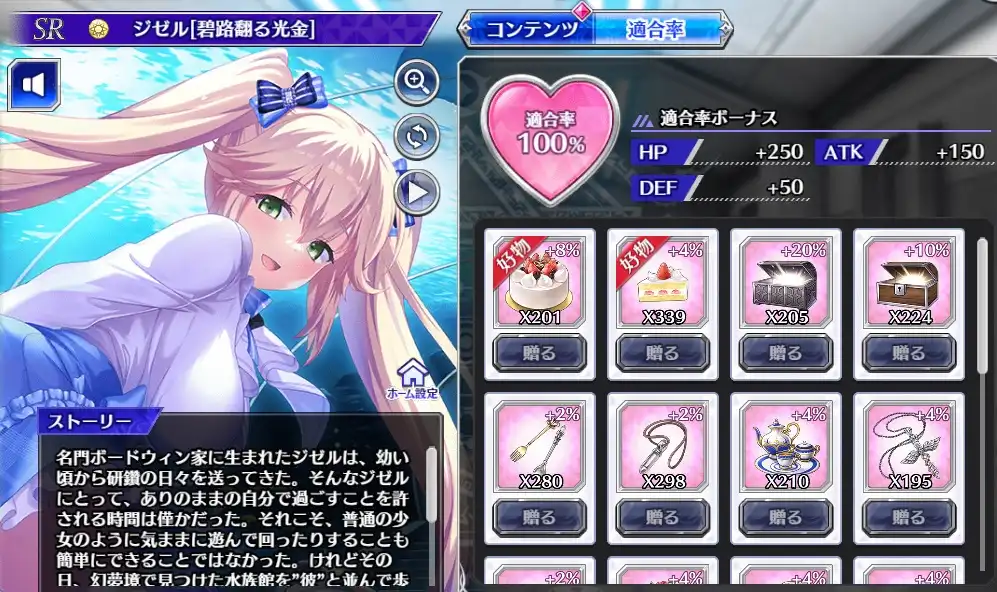The width and height of the screenshot is (997, 592).
Task: Play the character animation button
Action: pyautogui.click(x=417, y=190)
